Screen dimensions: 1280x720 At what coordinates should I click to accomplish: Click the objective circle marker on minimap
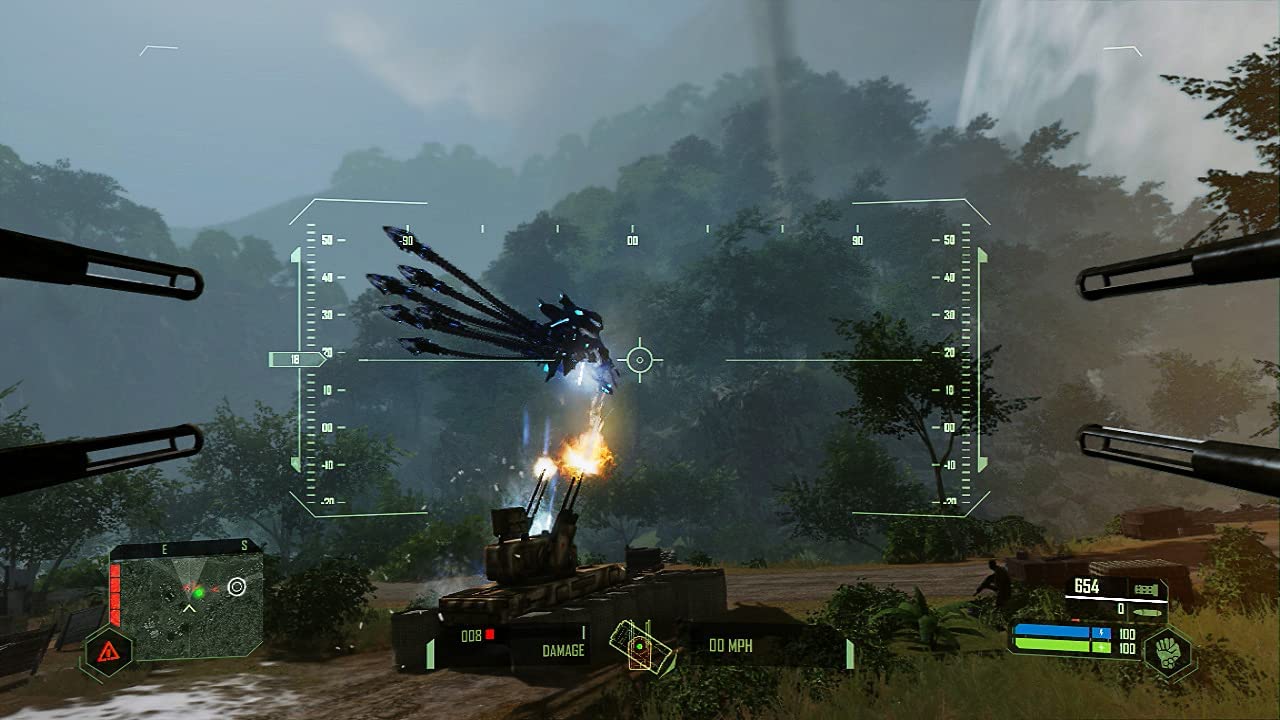236,587
